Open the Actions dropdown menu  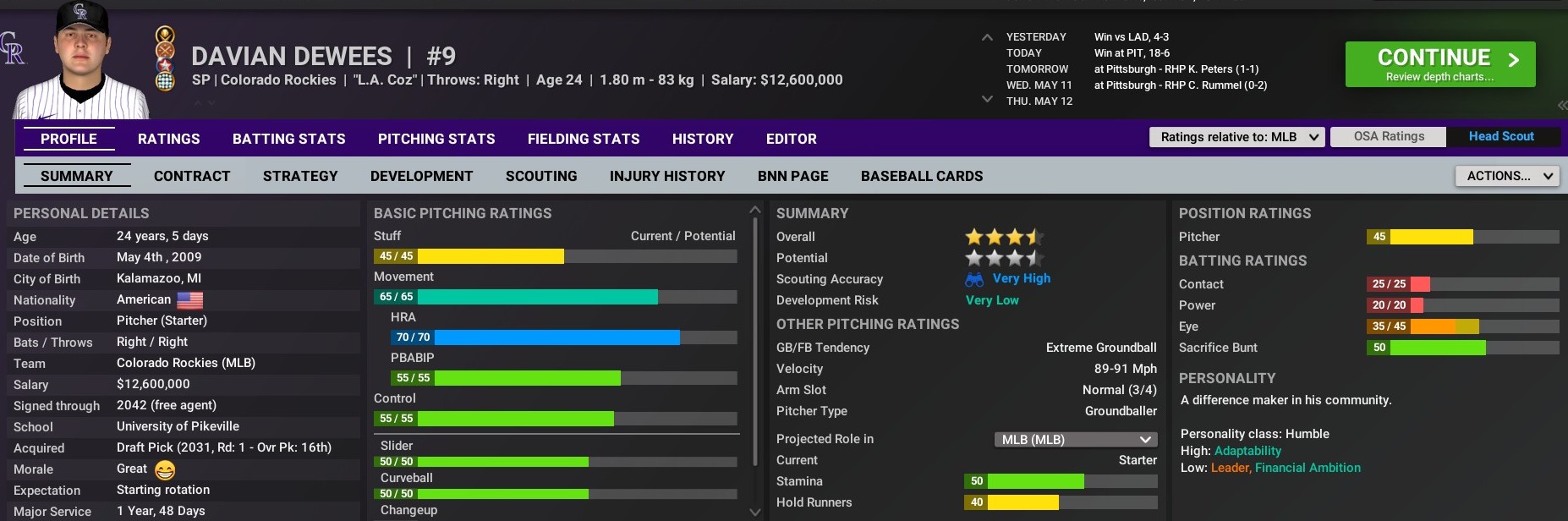[1506, 176]
